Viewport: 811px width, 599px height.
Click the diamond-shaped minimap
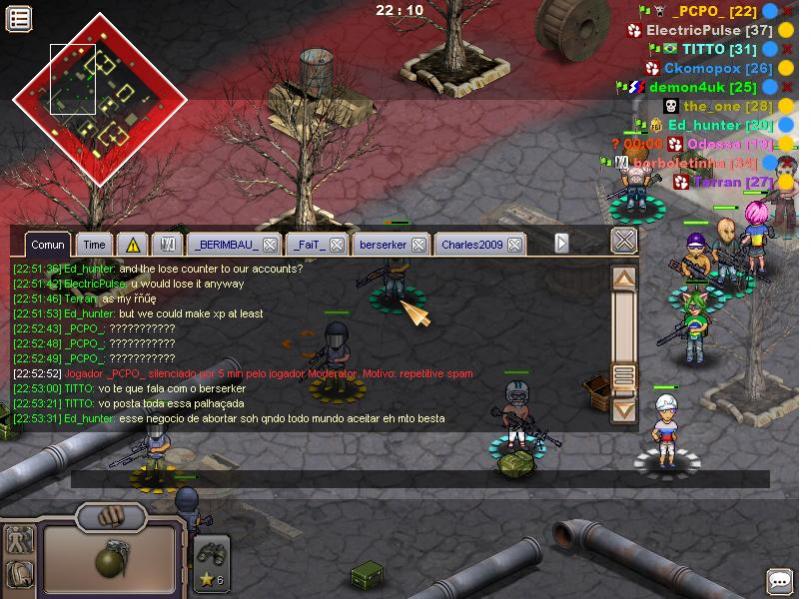(x=99, y=98)
